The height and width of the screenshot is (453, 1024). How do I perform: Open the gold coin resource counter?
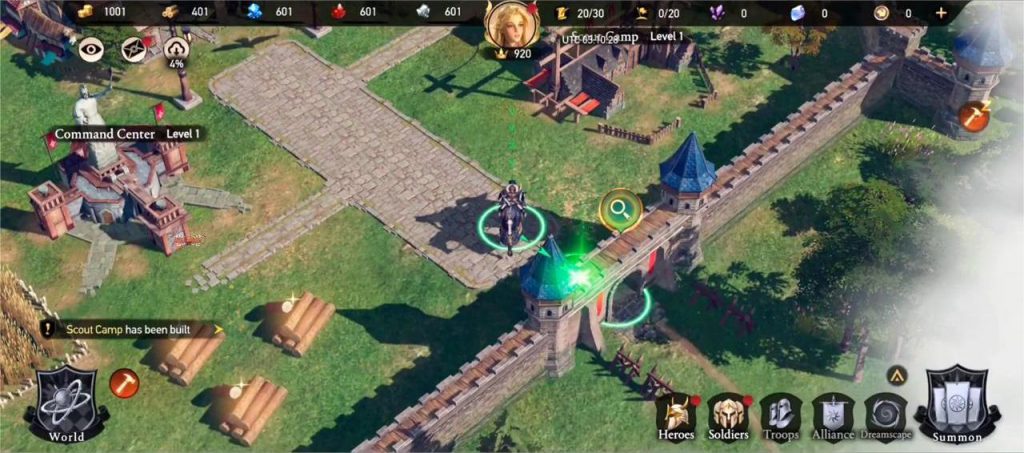click(x=102, y=13)
